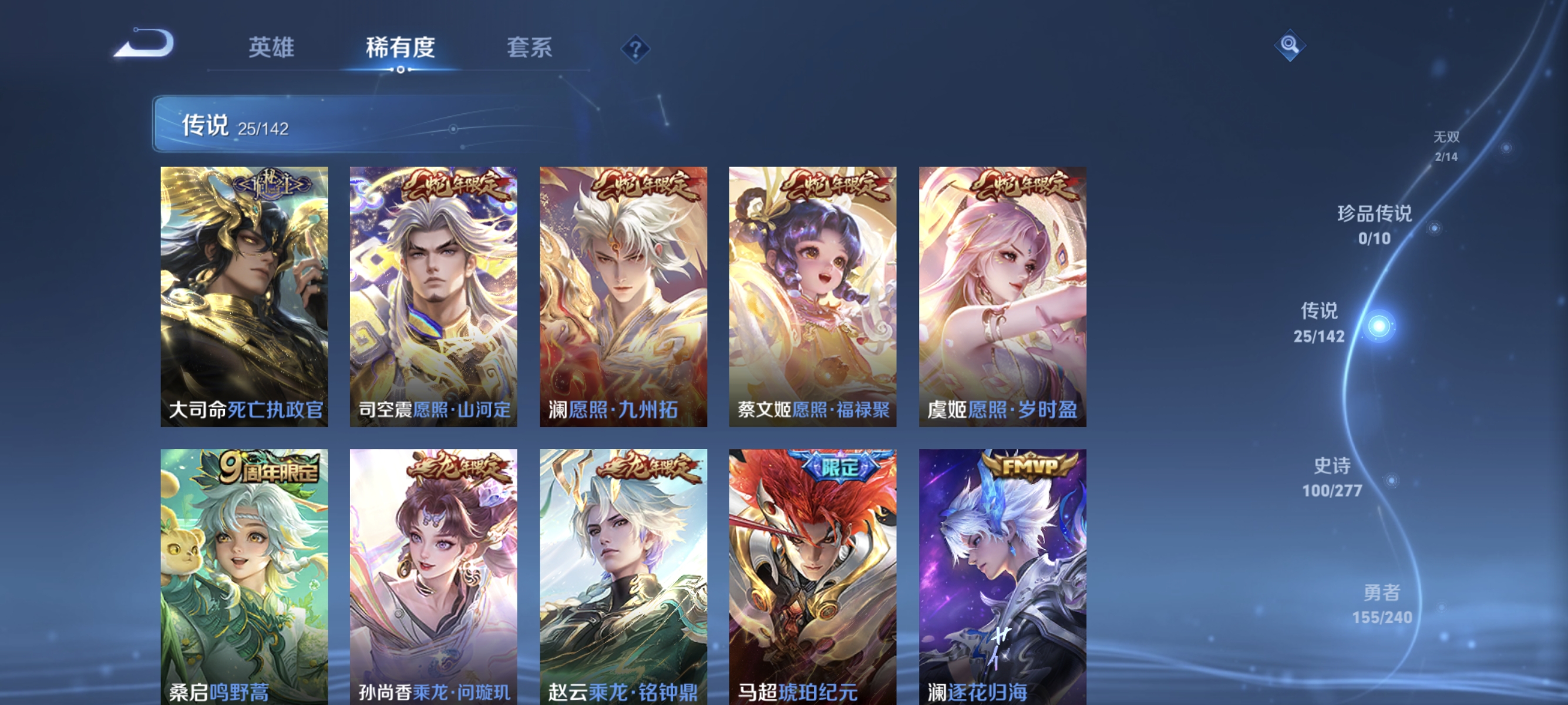Screen dimensions: 1568x705
Task: Open the search magnifier icon
Action: (x=1290, y=44)
